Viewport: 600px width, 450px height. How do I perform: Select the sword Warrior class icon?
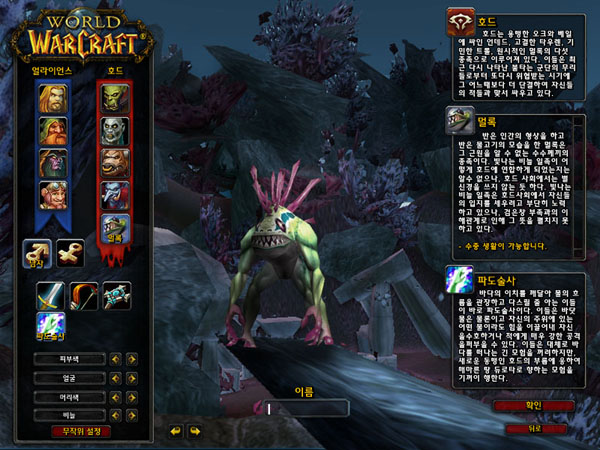[x=51, y=295]
